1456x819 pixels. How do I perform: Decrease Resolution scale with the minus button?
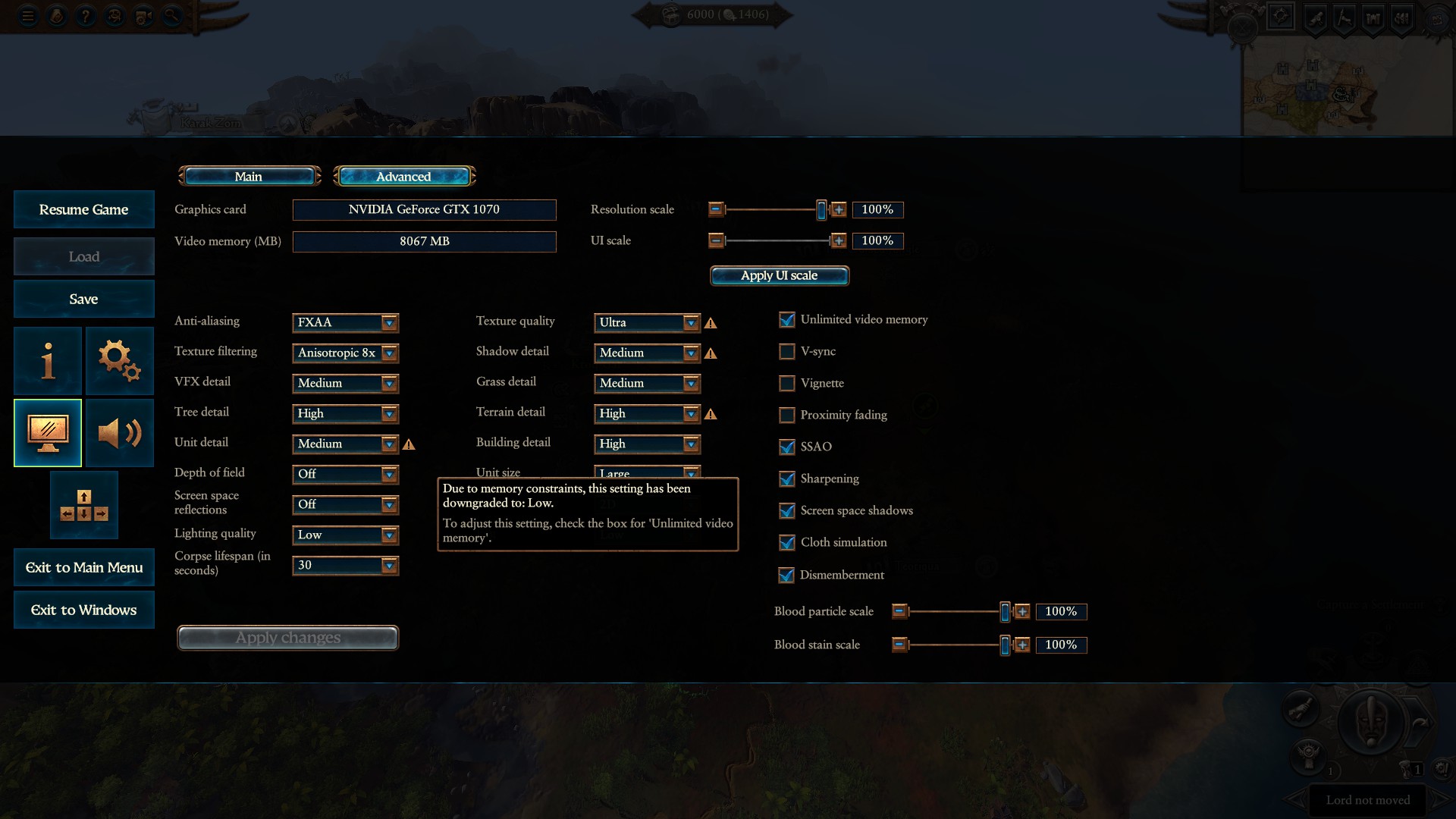(716, 209)
